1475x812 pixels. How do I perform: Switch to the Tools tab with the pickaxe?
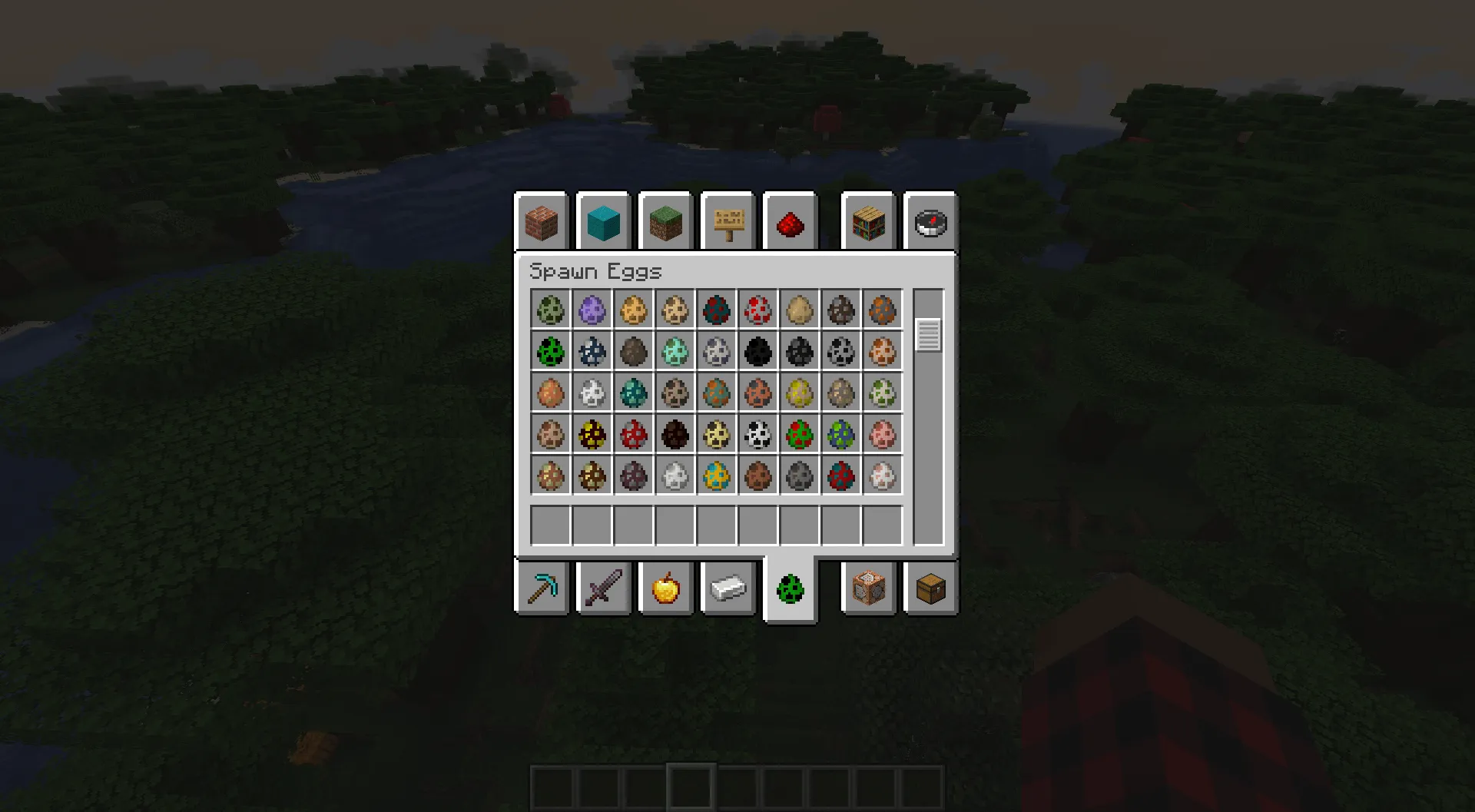point(542,588)
